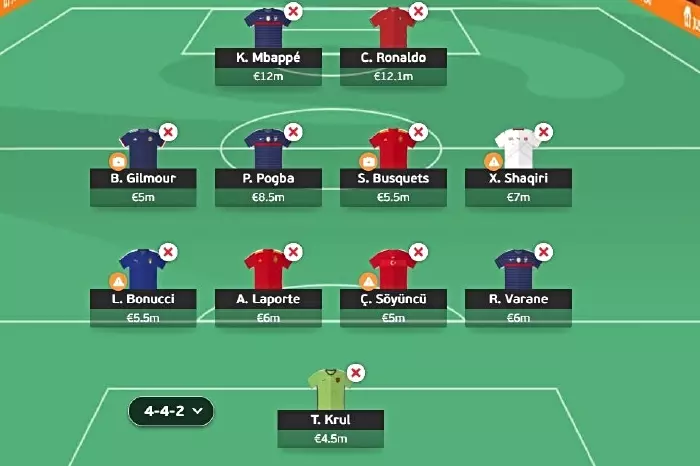Click the warning icon on Ç. Söyüncü
Viewport: 700px width, 466px height.
(369, 281)
